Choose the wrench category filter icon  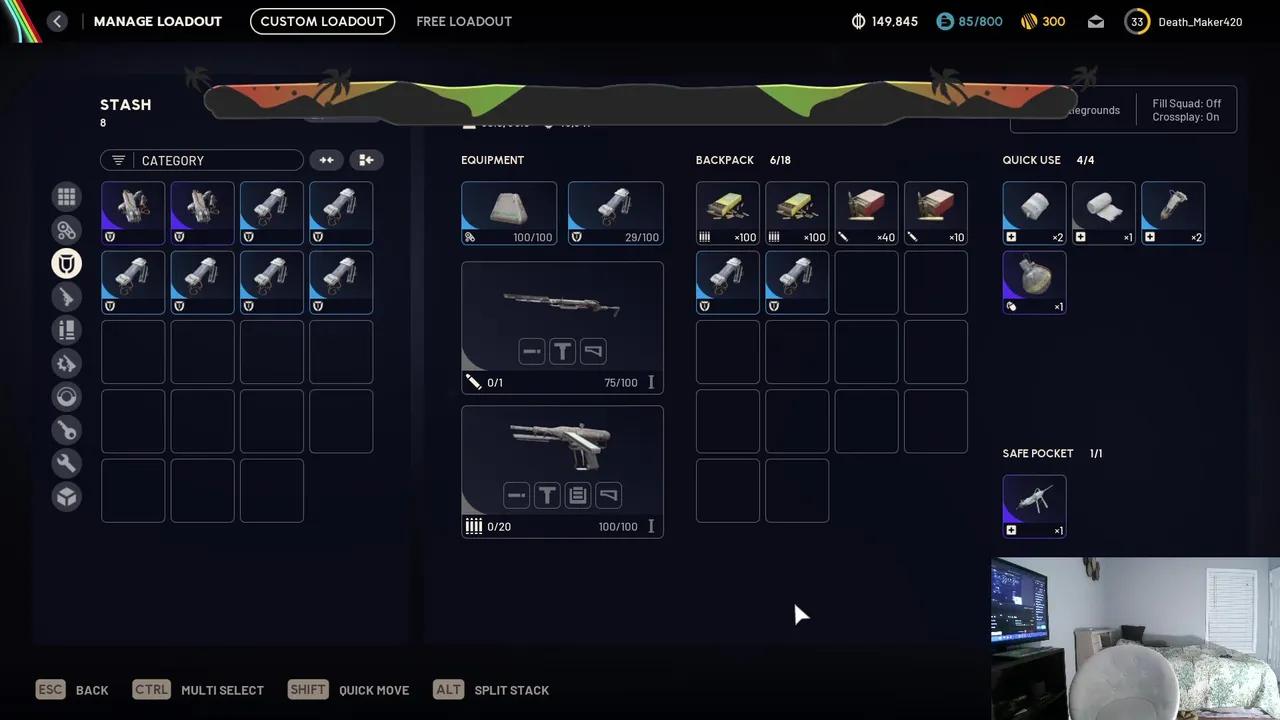tap(67, 463)
